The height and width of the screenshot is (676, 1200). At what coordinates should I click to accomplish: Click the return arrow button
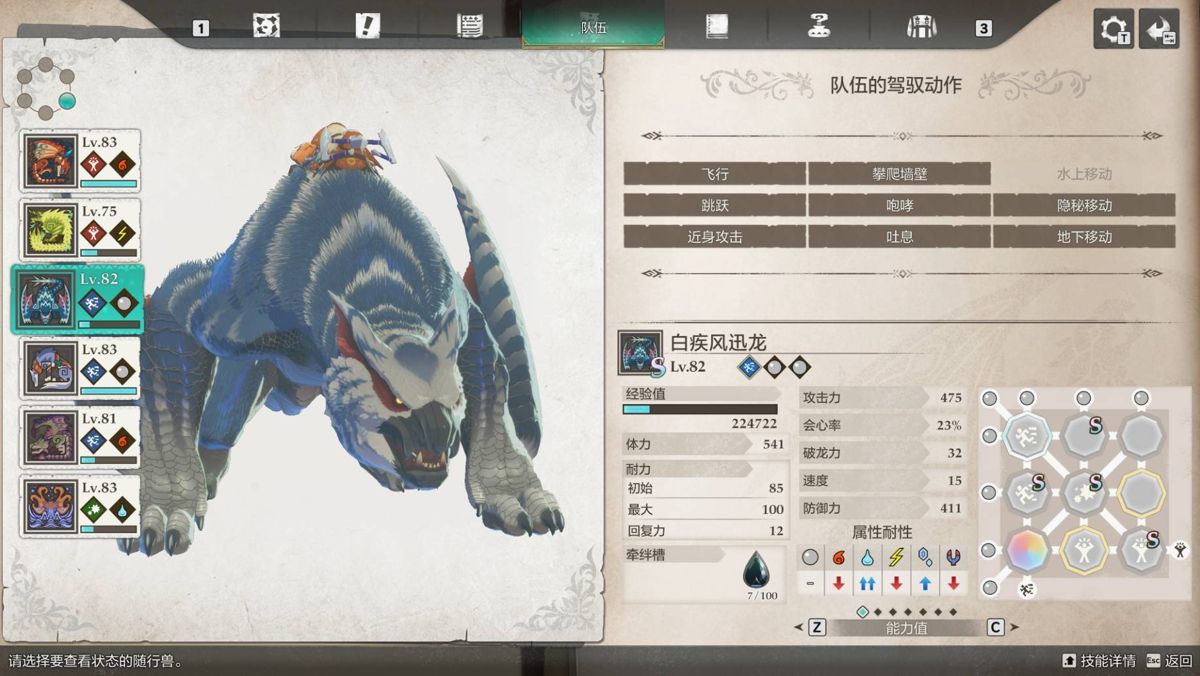pos(1159,28)
